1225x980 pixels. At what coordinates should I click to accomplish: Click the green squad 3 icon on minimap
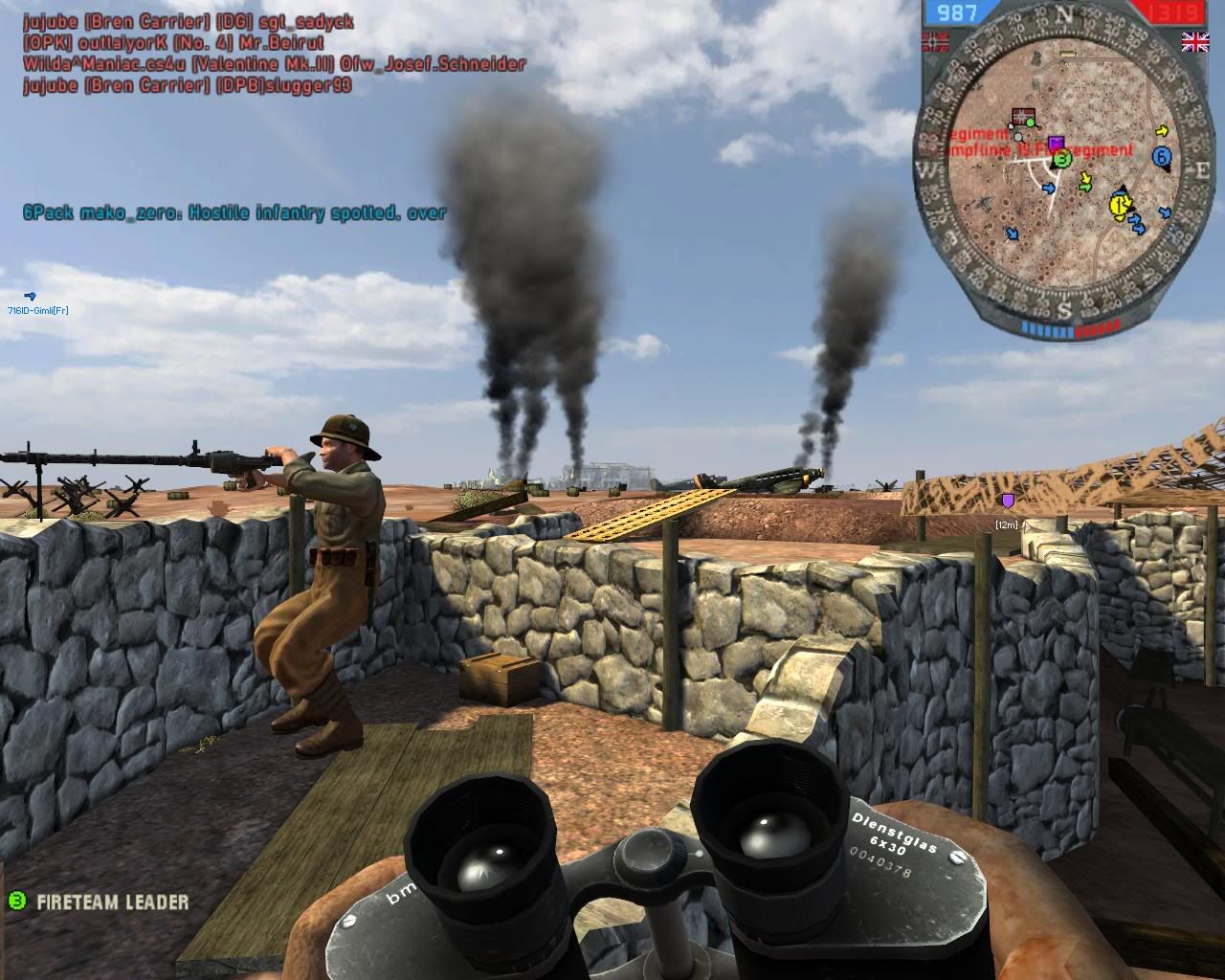(1061, 161)
